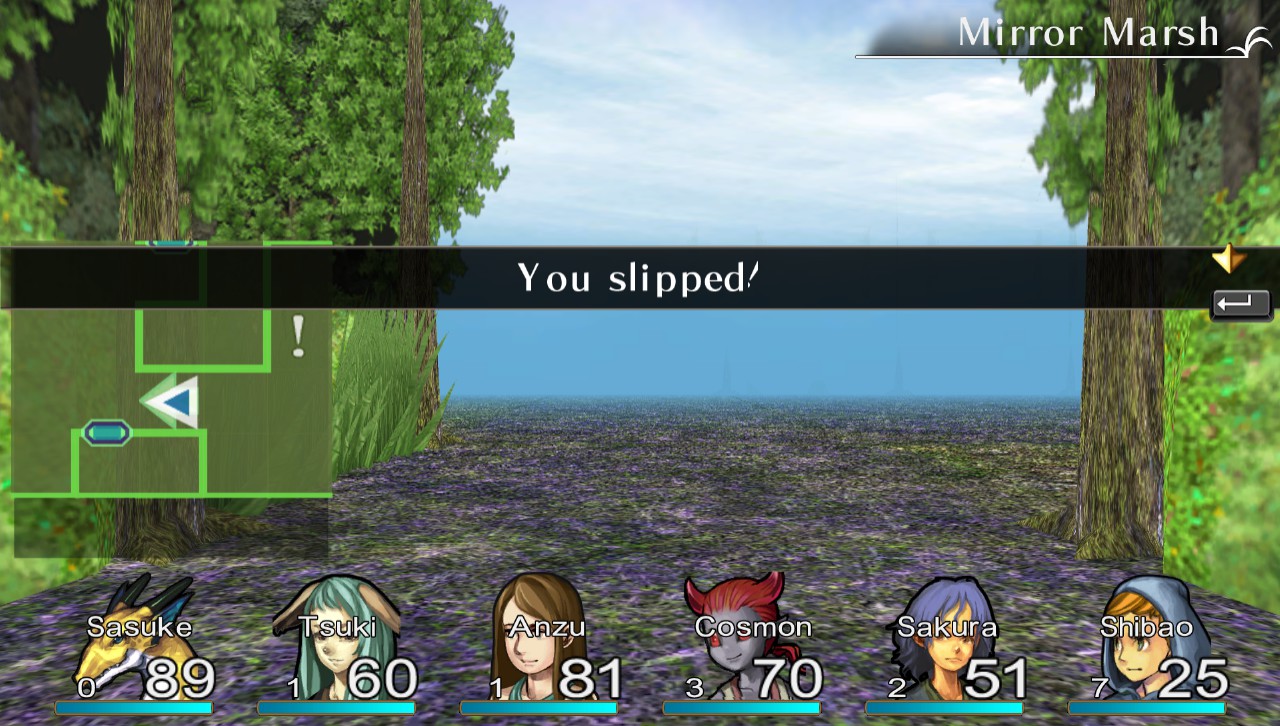Open the dungeon minimap
1280x726 pixels.
point(170,400)
